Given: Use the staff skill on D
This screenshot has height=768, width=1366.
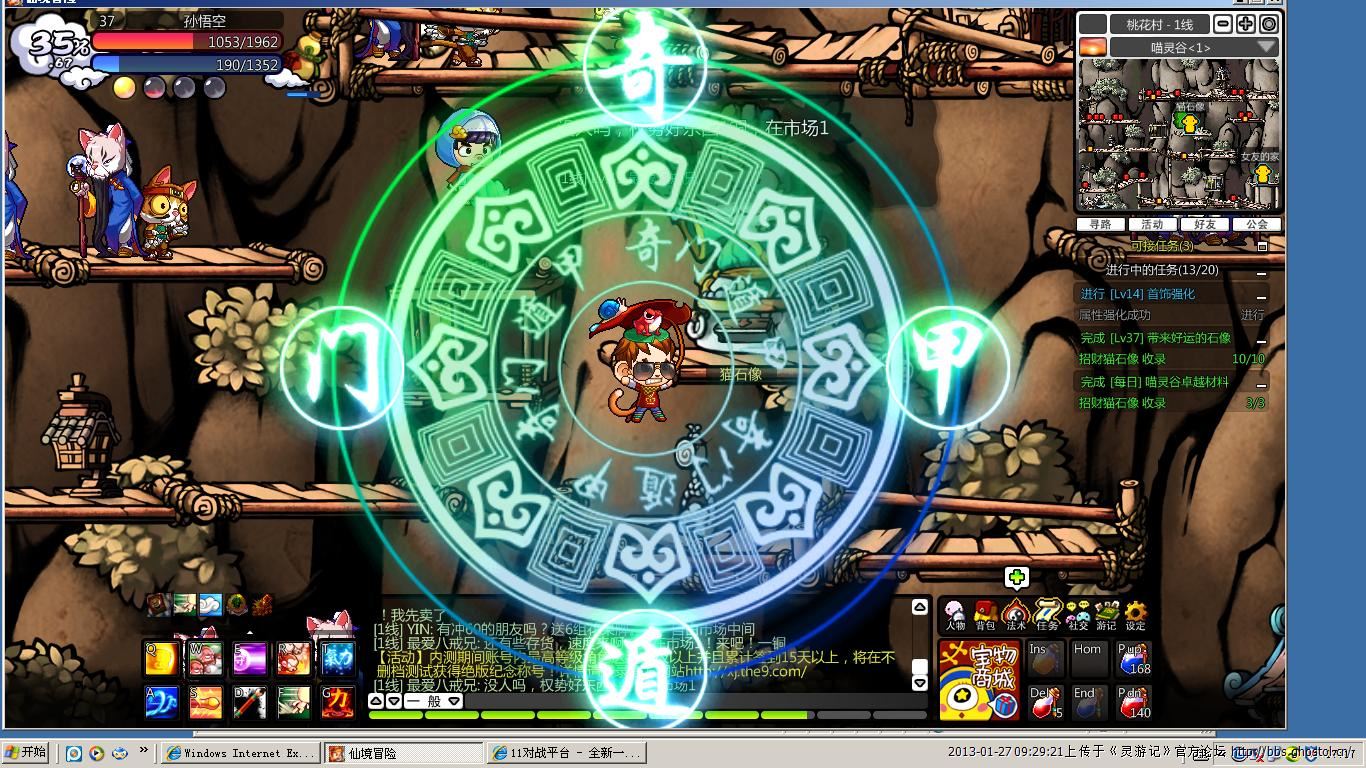Looking at the screenshot, I should click(250, 702).
